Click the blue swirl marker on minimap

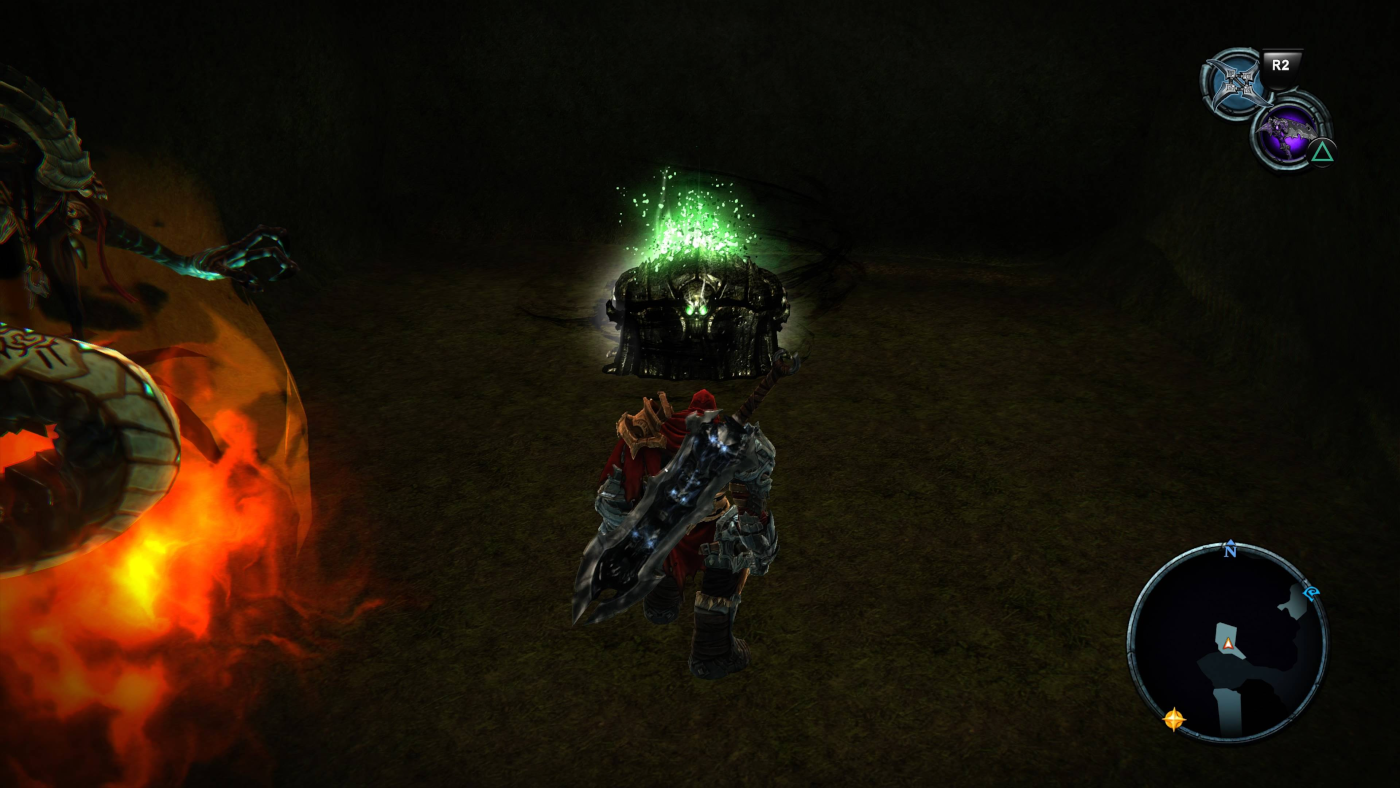pos(1312,593)
